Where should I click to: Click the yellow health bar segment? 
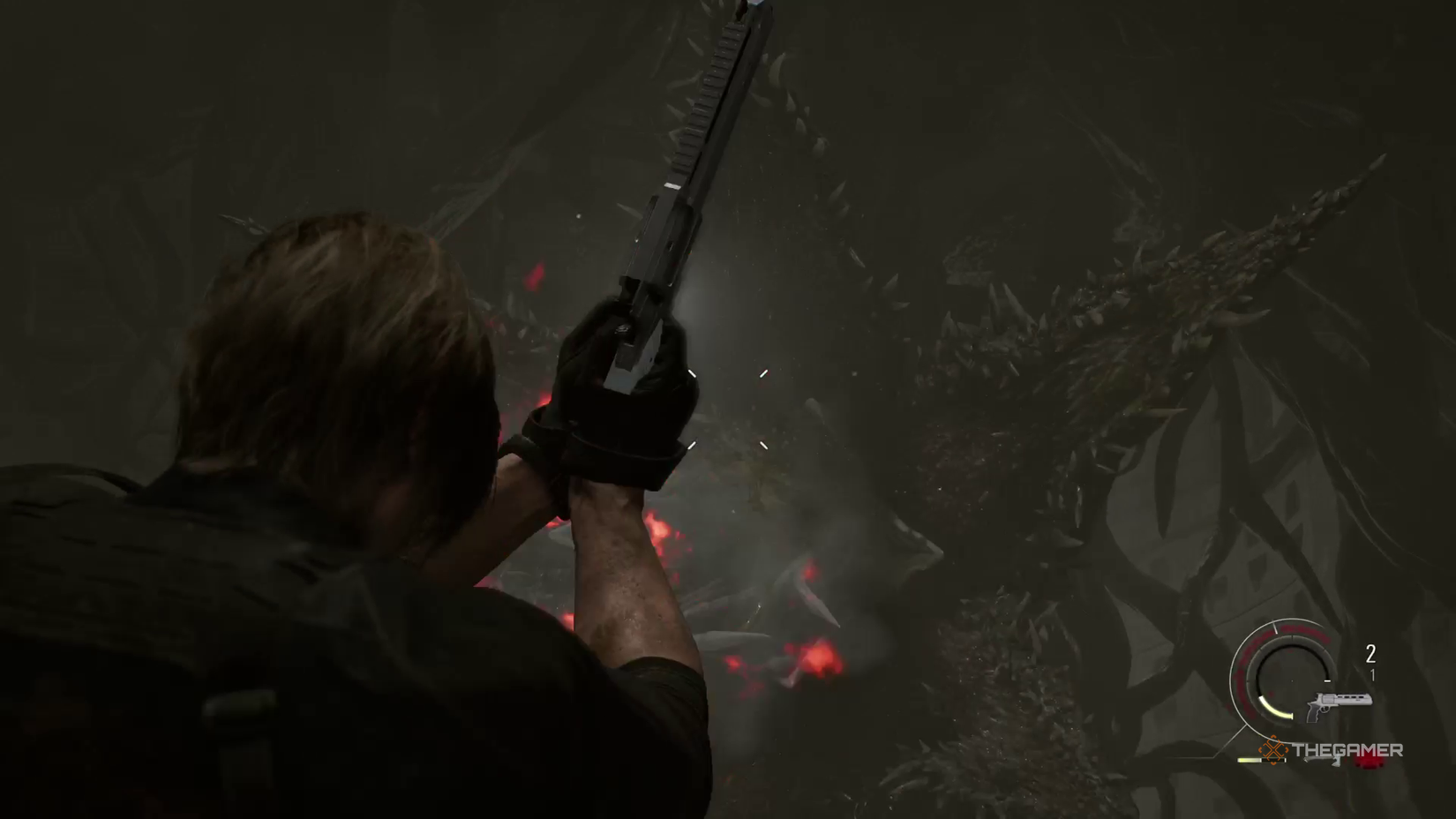point(1248,760)
